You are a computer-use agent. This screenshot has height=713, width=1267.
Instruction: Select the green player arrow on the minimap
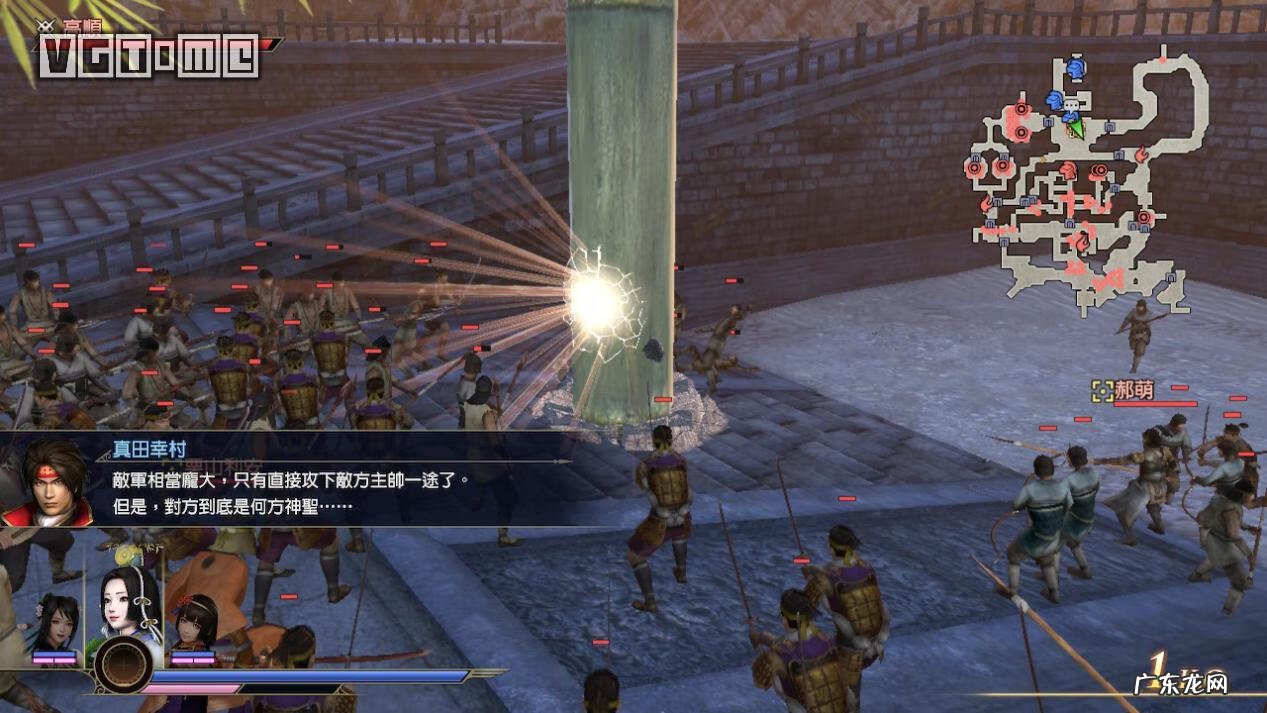click(x=1076, y=128)
